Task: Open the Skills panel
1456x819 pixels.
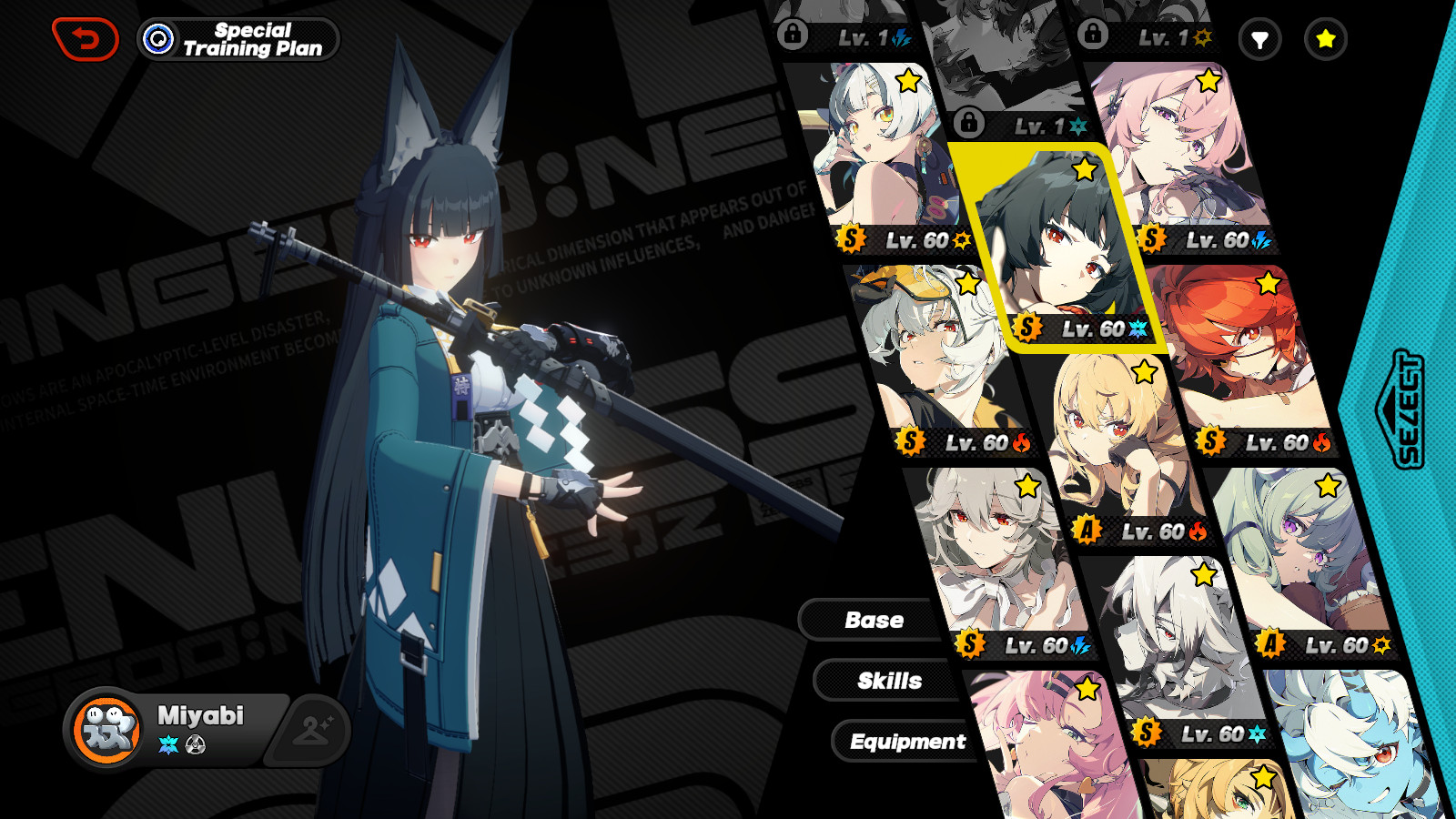Action: (890, 681)
